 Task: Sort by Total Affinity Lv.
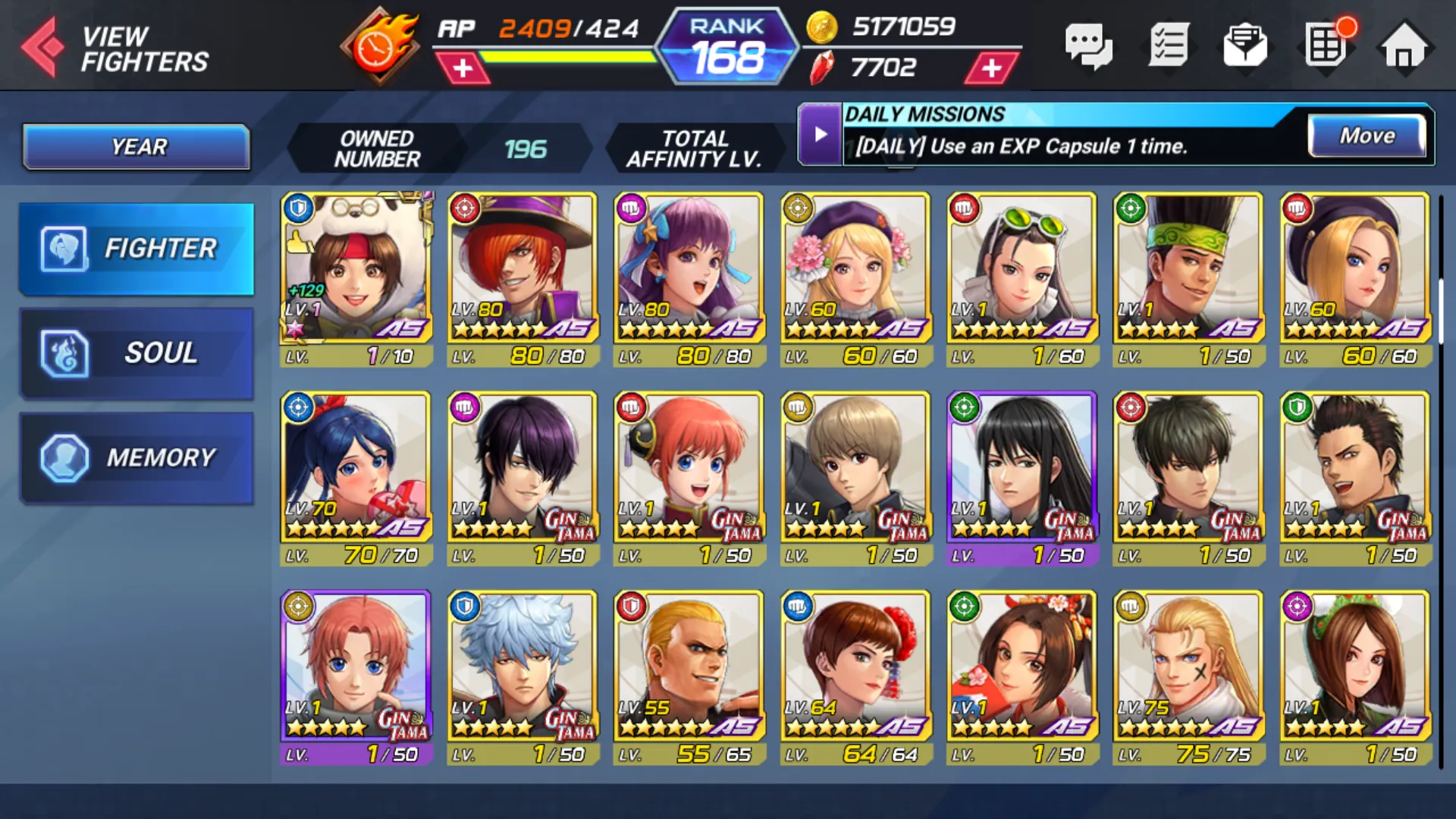[x=693, y=149]
